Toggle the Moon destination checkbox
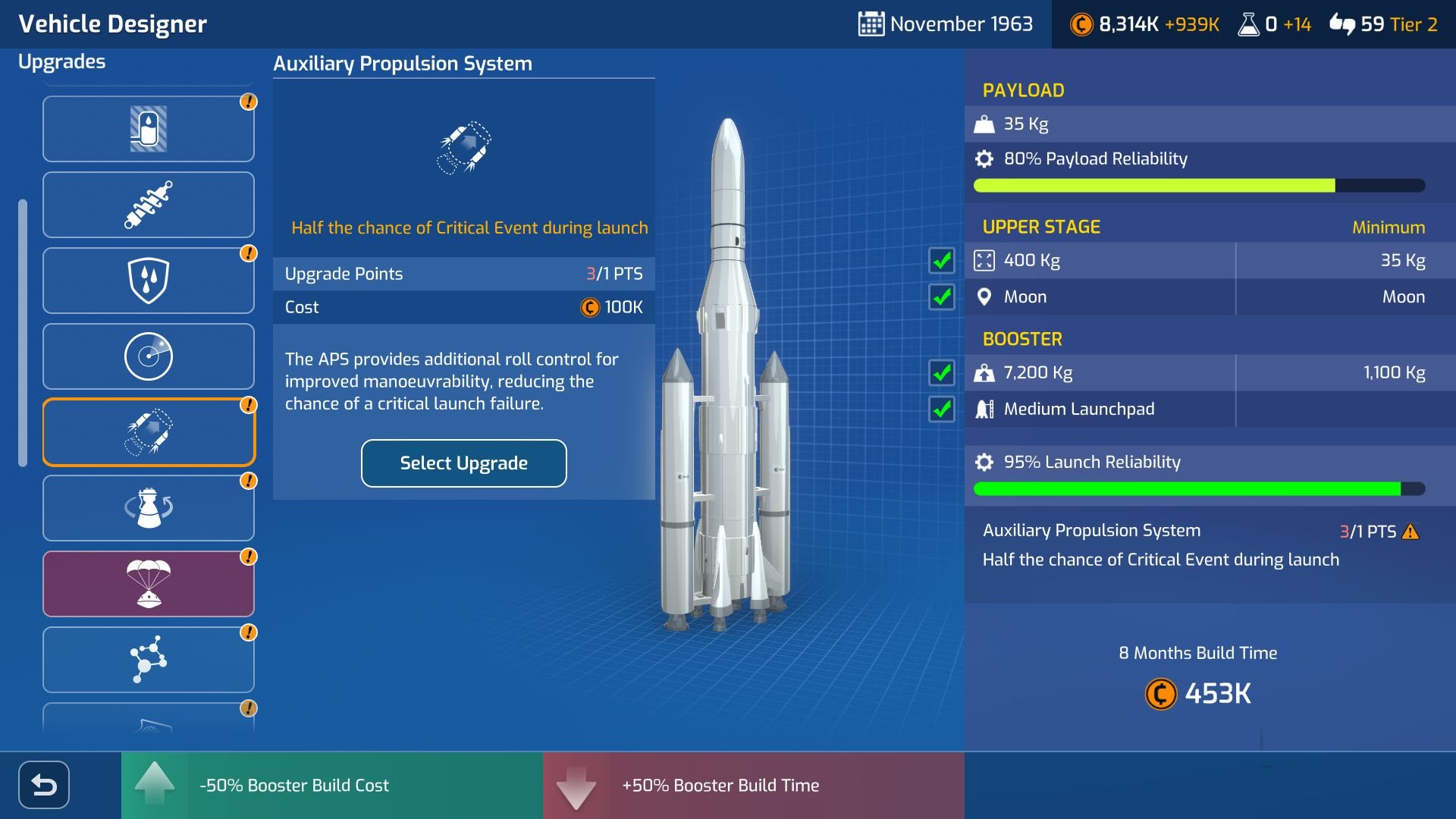The image size is (1456, 819). [x=943, y=297]
